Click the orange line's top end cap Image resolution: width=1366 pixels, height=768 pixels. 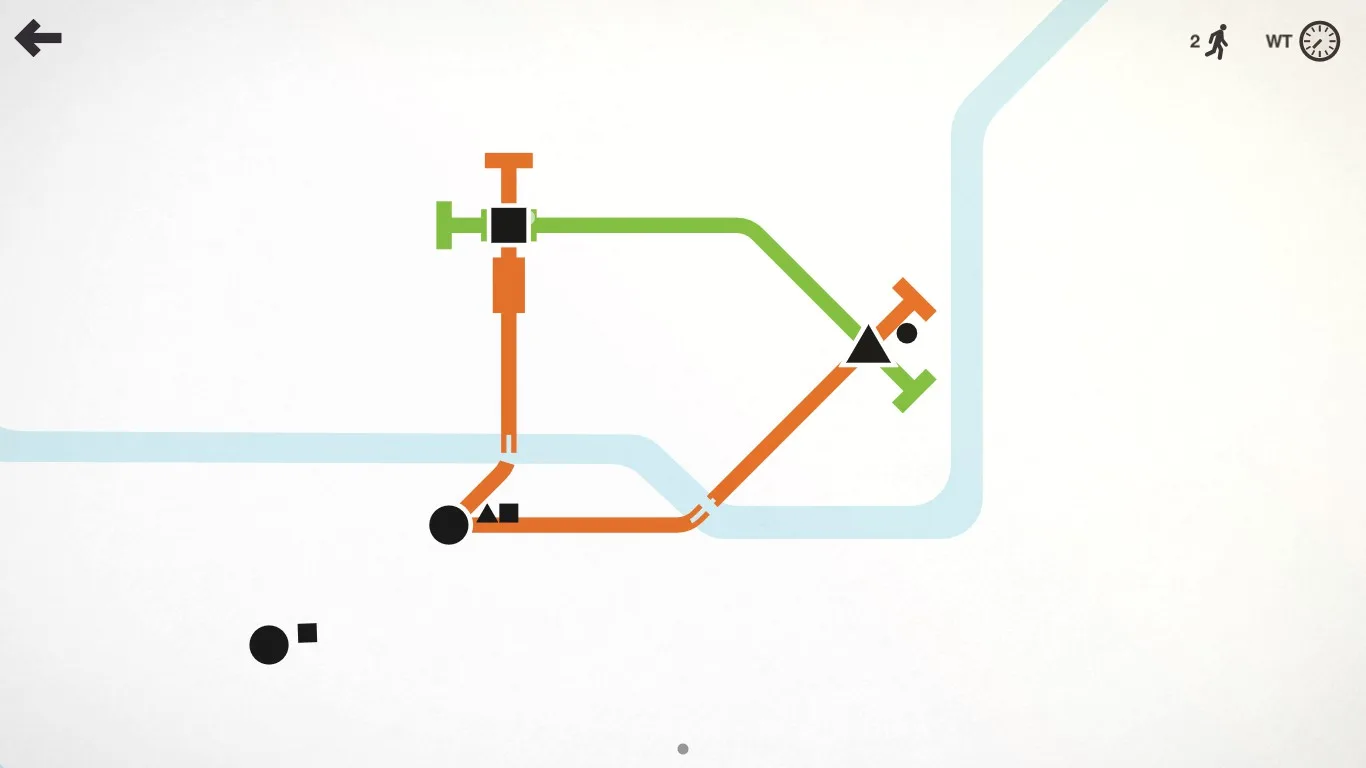[x=508, y=160]
